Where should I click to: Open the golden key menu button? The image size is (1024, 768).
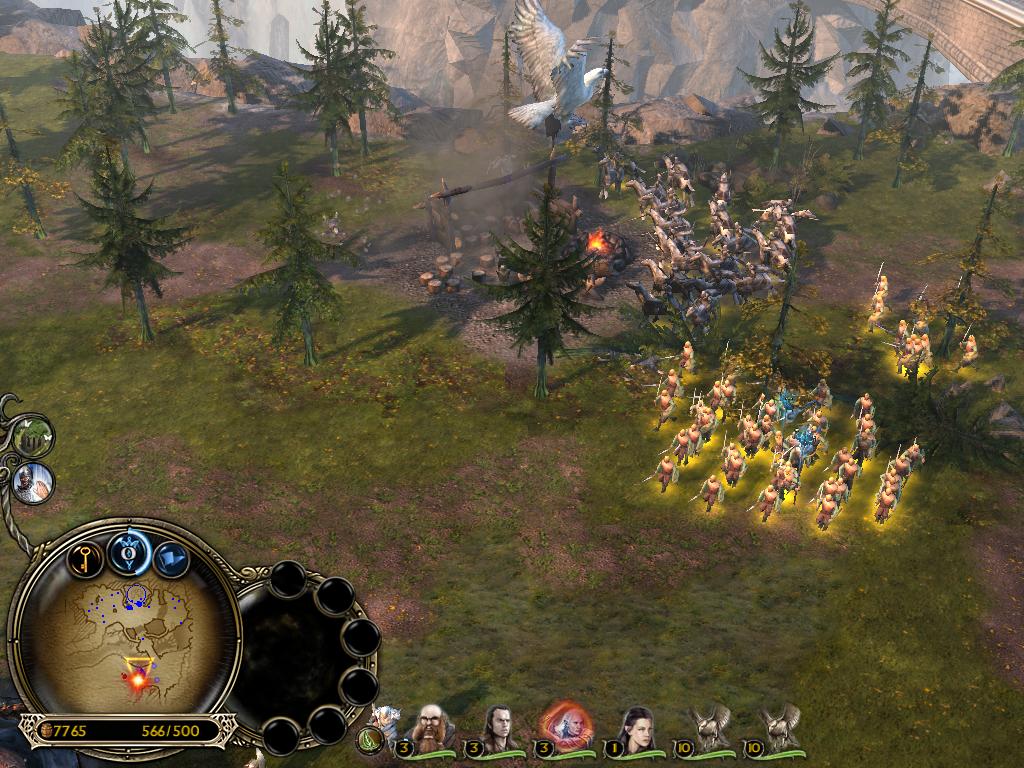point(86,557)
